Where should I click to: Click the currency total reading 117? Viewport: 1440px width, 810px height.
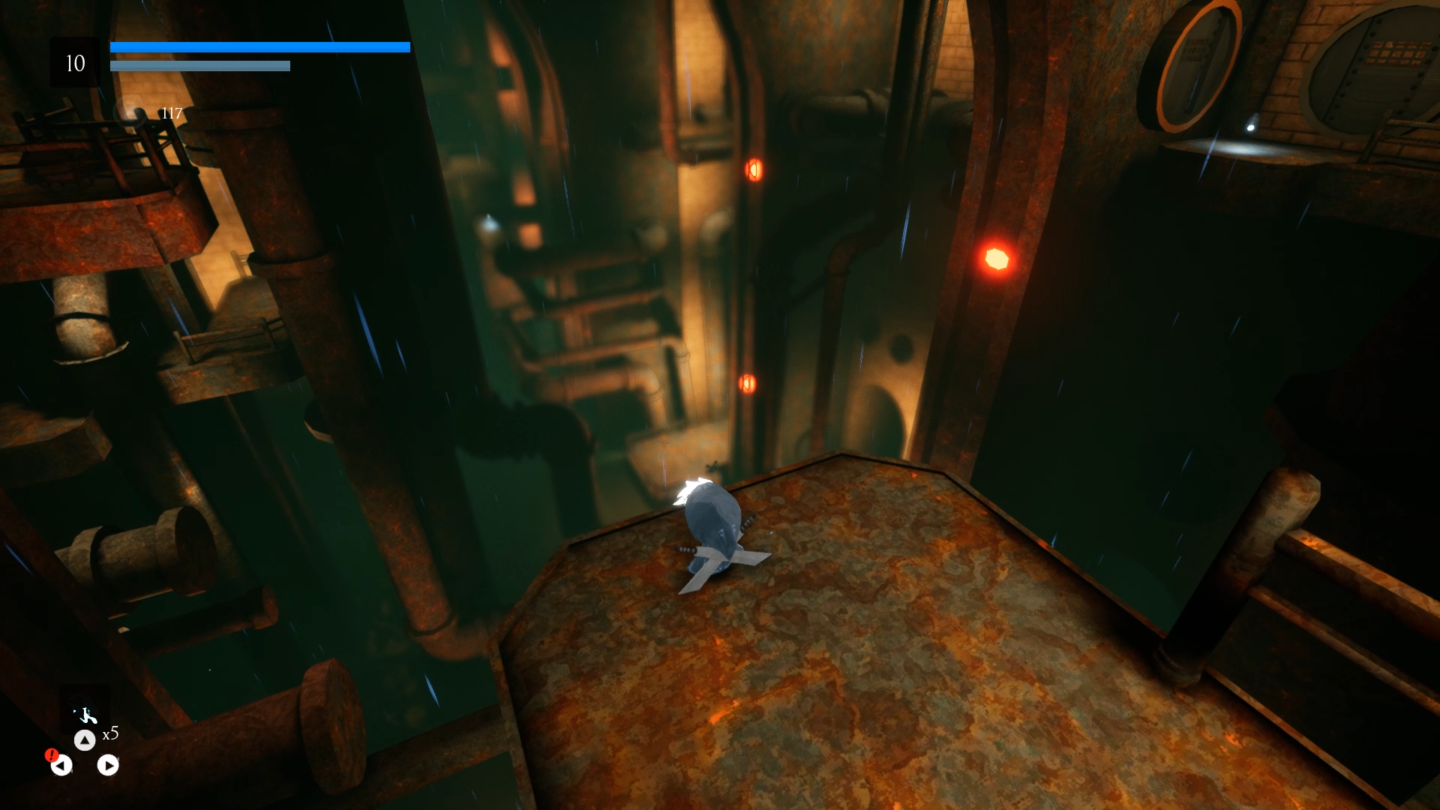[x=172, y=112]
